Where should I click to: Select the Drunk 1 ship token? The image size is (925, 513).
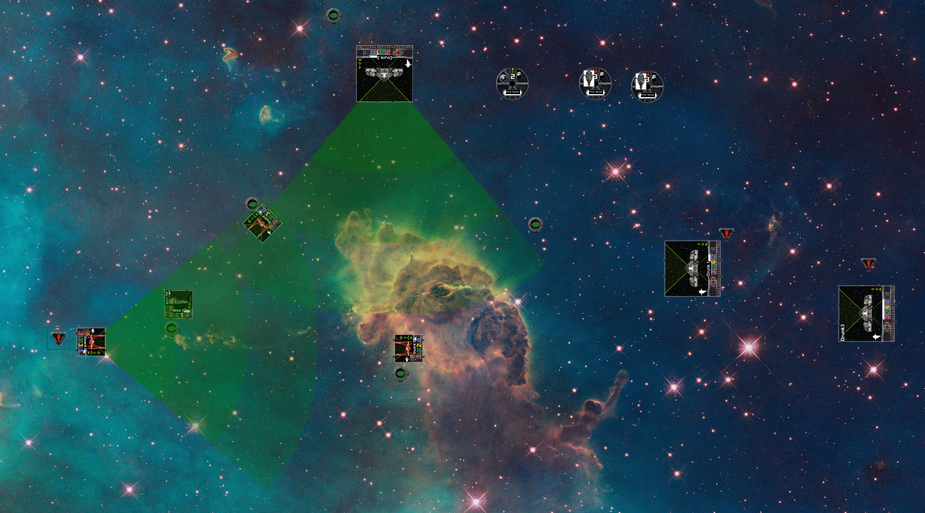point(692,268)
